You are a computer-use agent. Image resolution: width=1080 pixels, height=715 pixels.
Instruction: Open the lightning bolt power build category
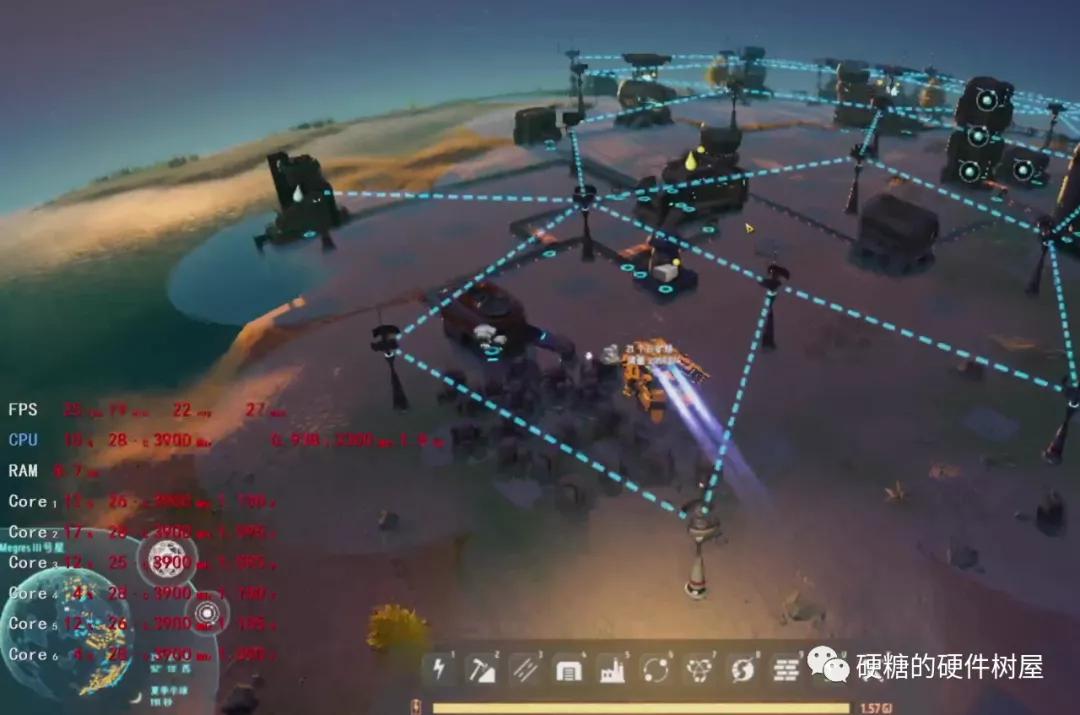(439, 668)
